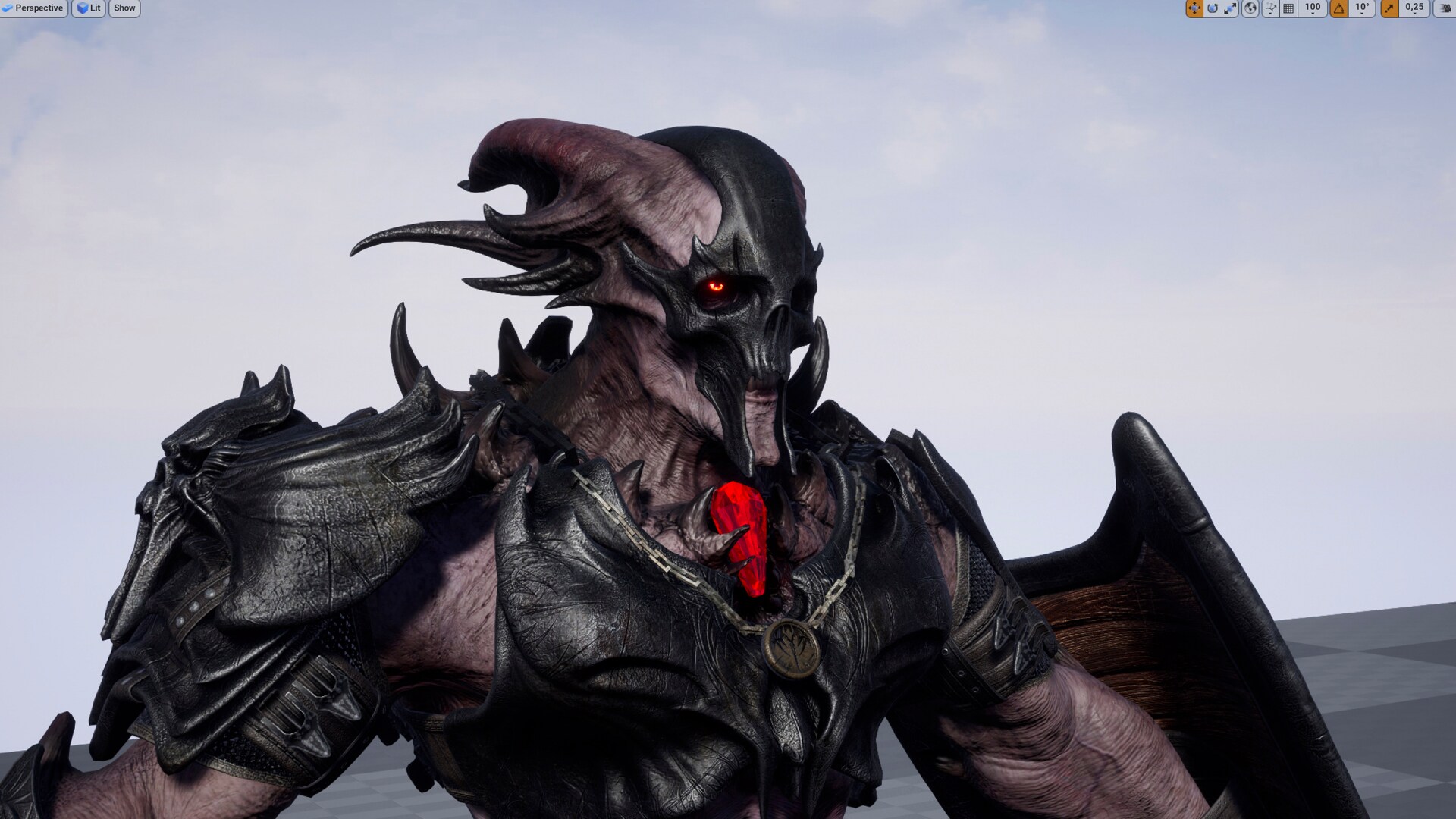Switch between world and local coordinate systems
The width and height of the screenshot is (1456, 819).
[1250, 8]
